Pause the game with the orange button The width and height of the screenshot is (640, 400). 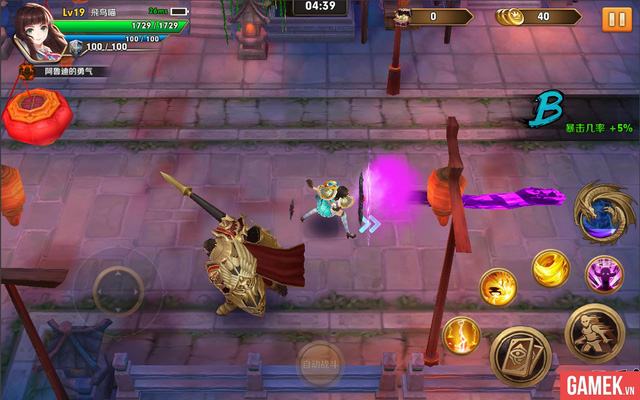click(610, 18)
